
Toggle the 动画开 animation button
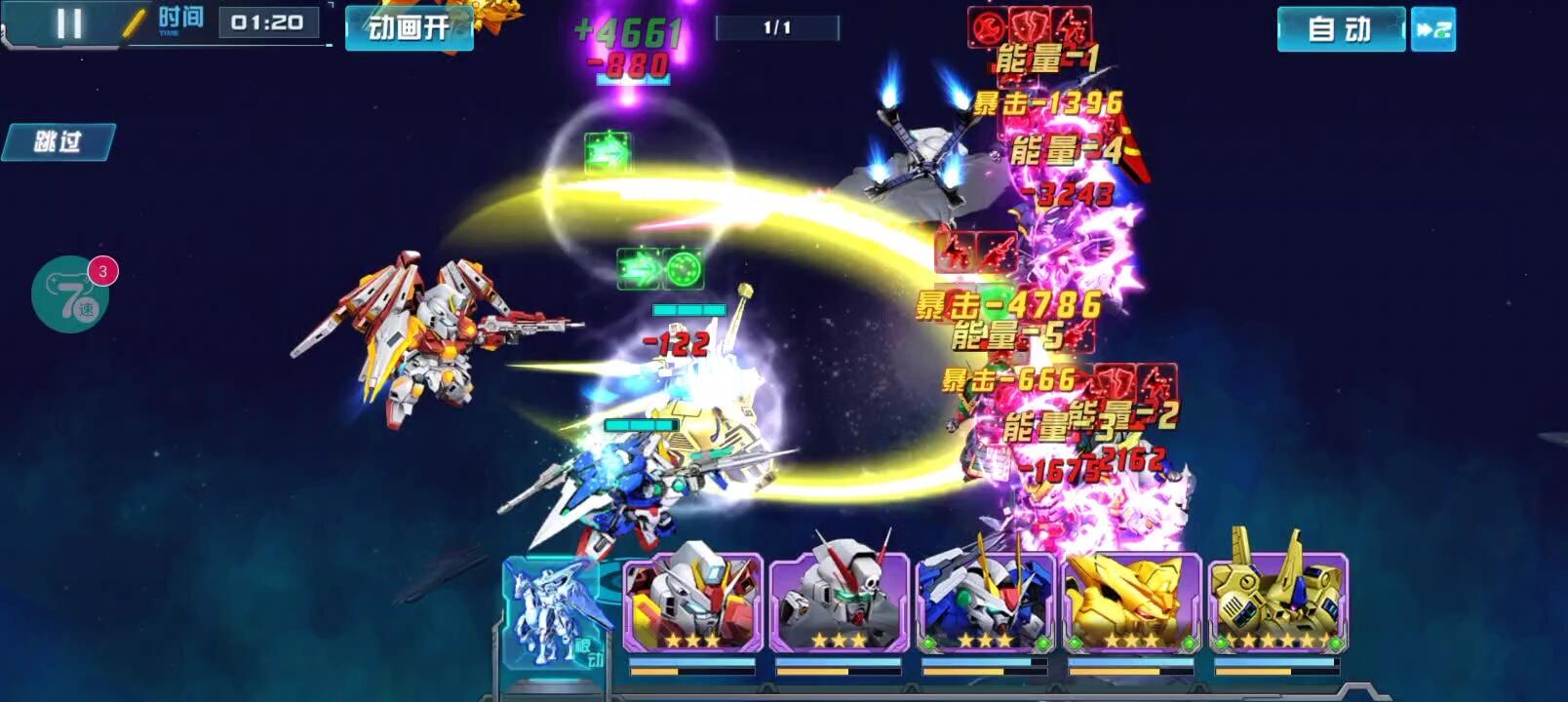(409, 28)
